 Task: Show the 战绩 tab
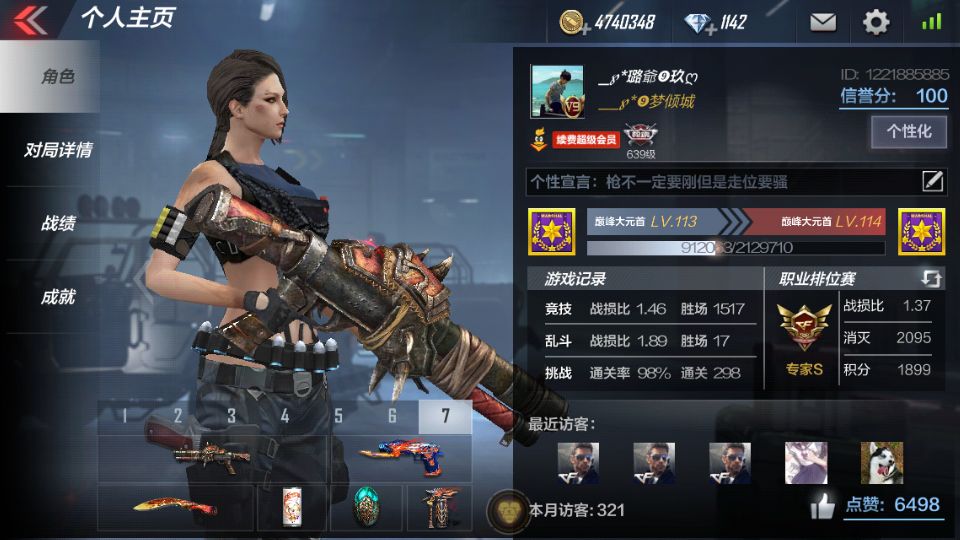coord(57,223)
